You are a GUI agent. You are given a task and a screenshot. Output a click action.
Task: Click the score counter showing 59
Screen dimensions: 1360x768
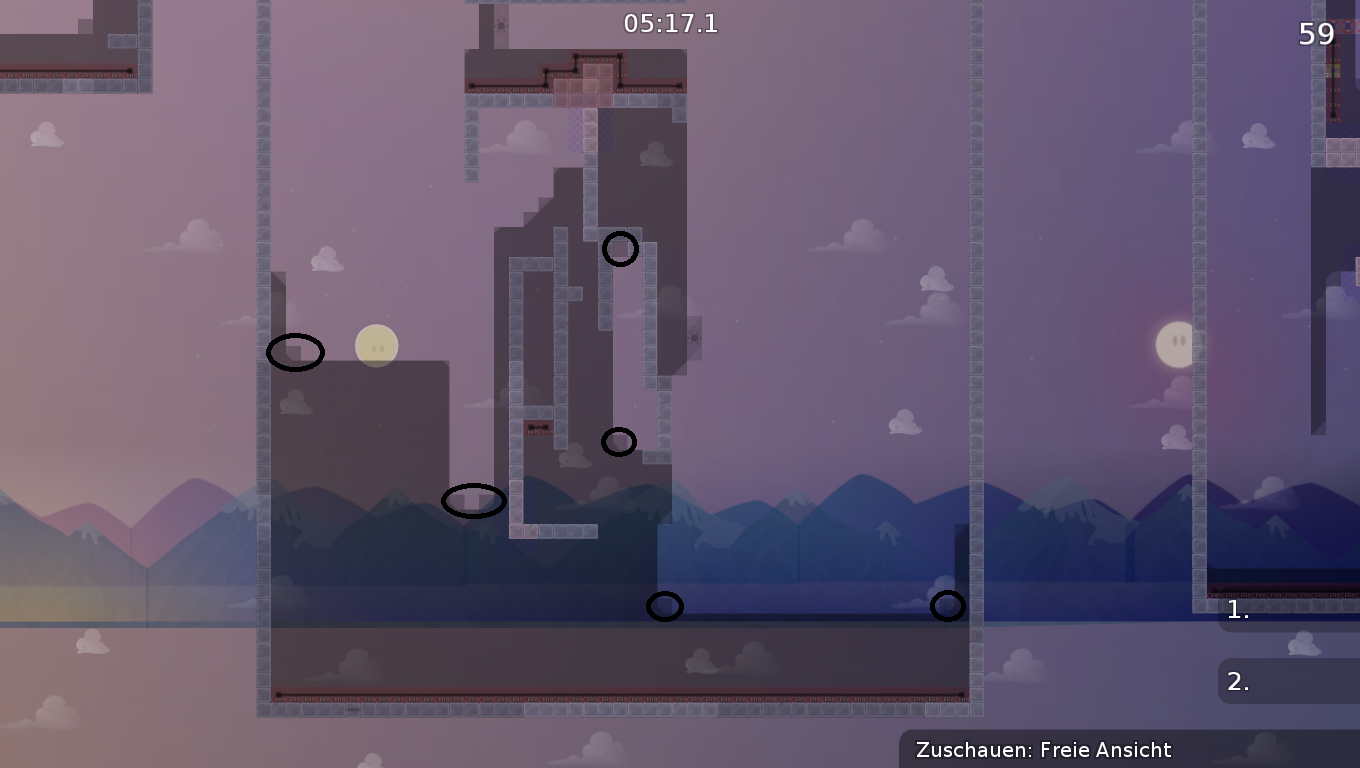(1317, 34)
